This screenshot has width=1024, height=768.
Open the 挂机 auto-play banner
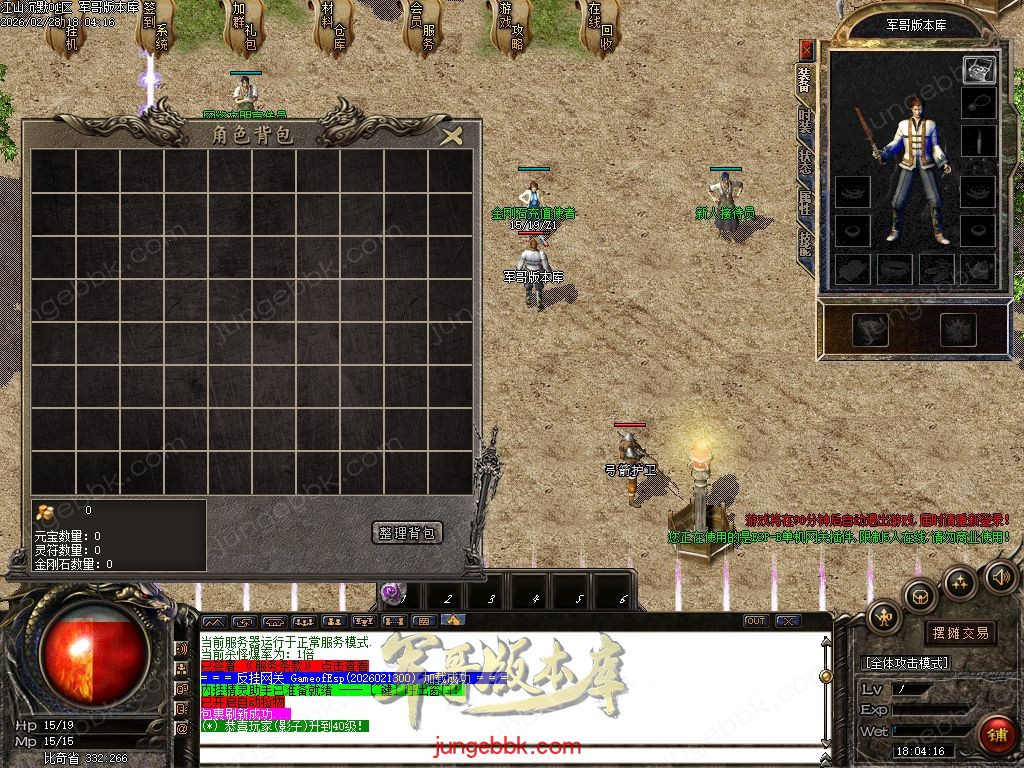(70, 32)
